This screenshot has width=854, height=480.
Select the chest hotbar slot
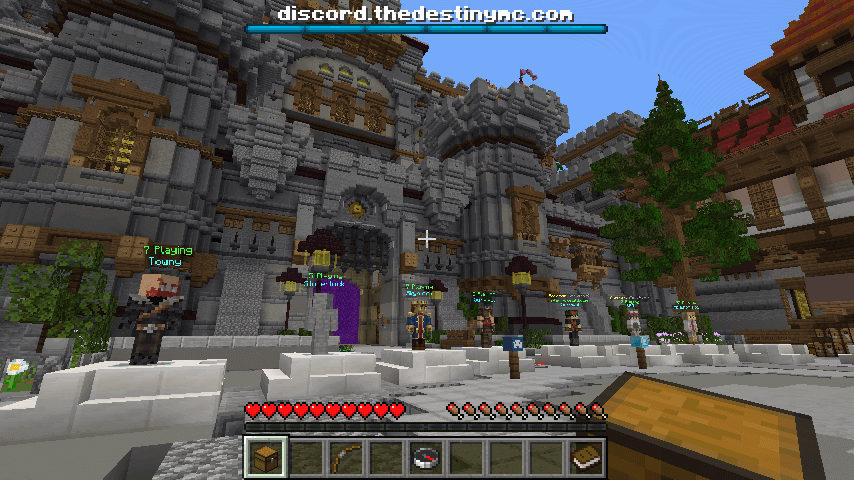click(x=266, y=458)
